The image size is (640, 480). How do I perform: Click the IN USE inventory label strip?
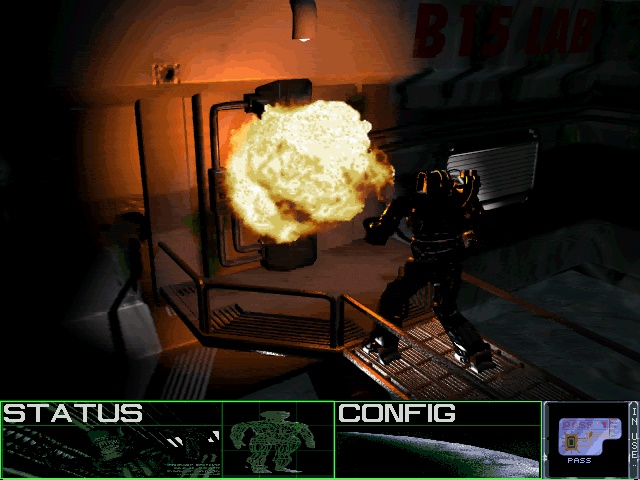(632, 438)
